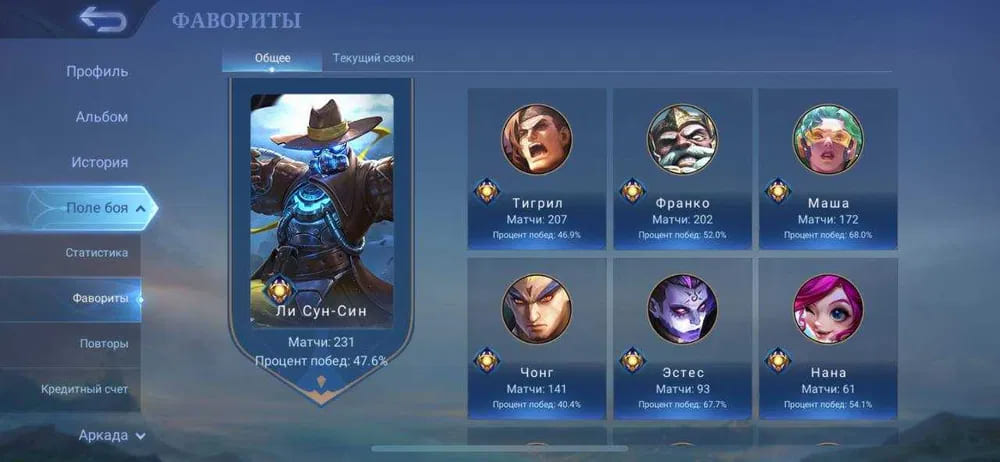Viewport: 1000px width, 462px height.
Task: Choose the Франко hero card
Action: click(682, 168)
